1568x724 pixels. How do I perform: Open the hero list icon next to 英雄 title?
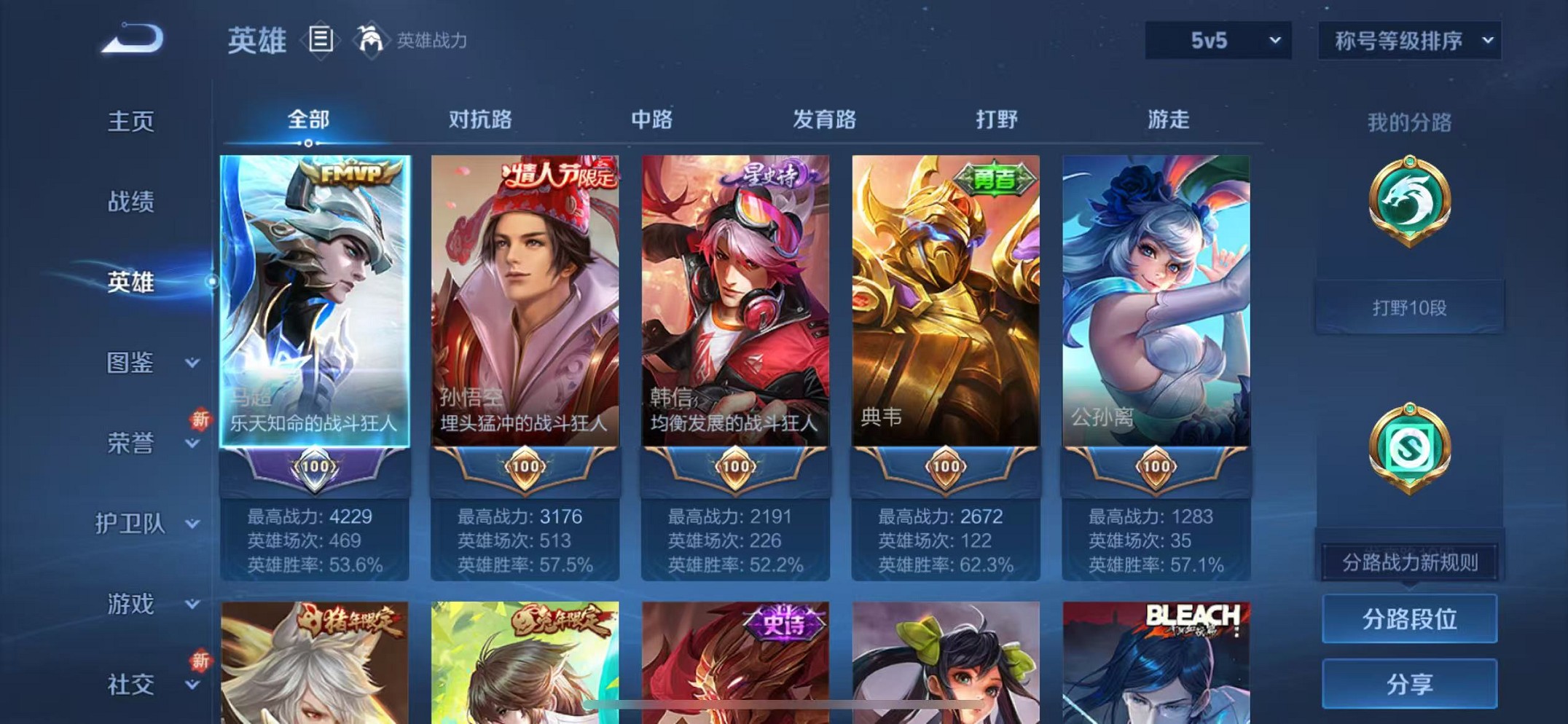321,40
